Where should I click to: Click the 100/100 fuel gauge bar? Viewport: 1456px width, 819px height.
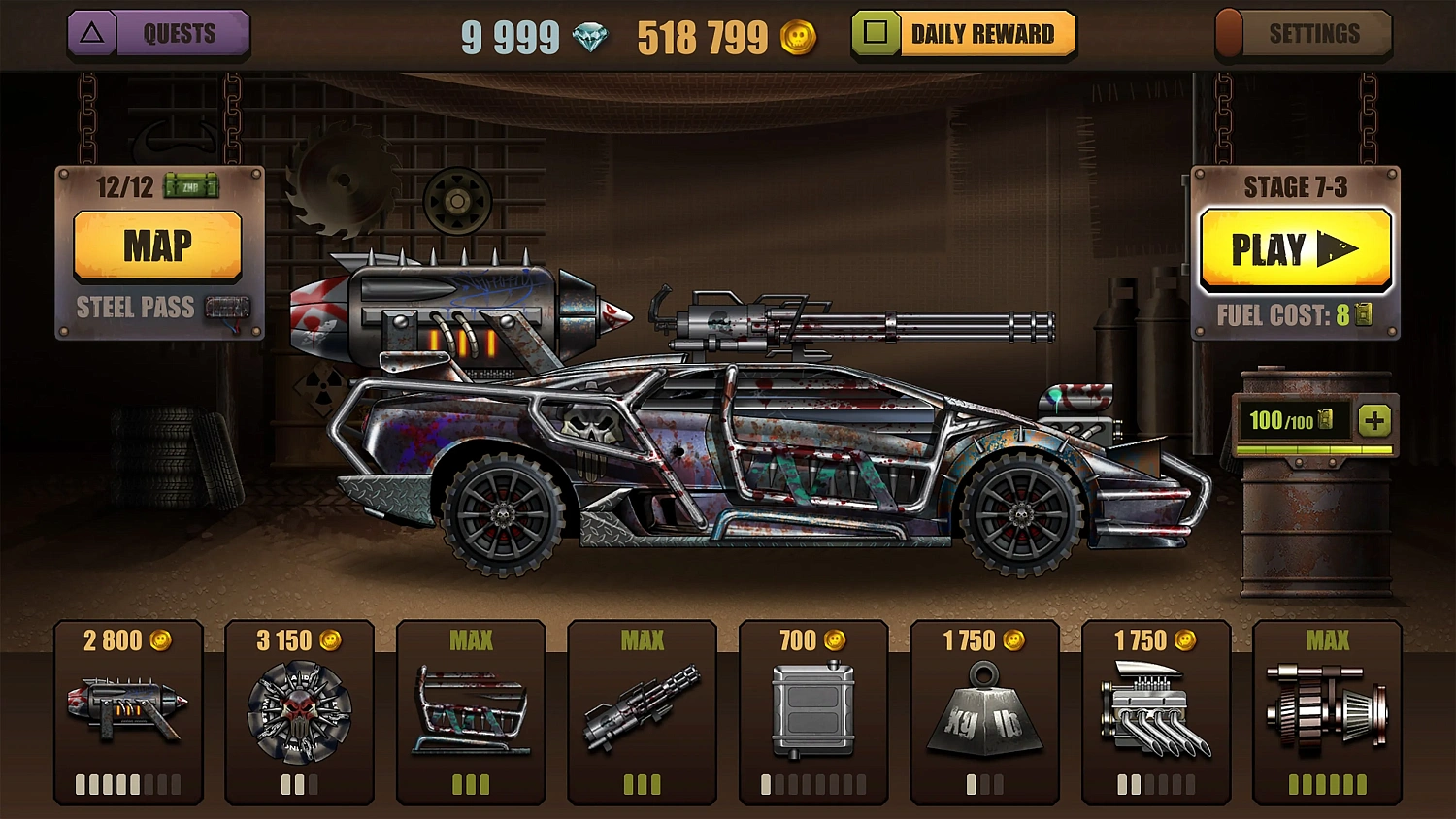[x=1294, y=421]
